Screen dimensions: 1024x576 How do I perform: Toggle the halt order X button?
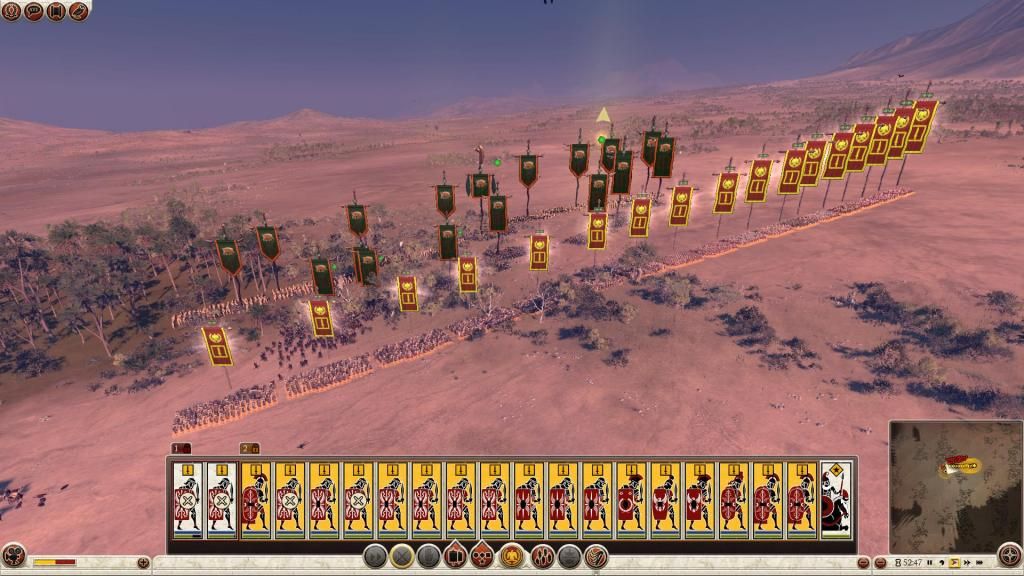click(402, 557)
